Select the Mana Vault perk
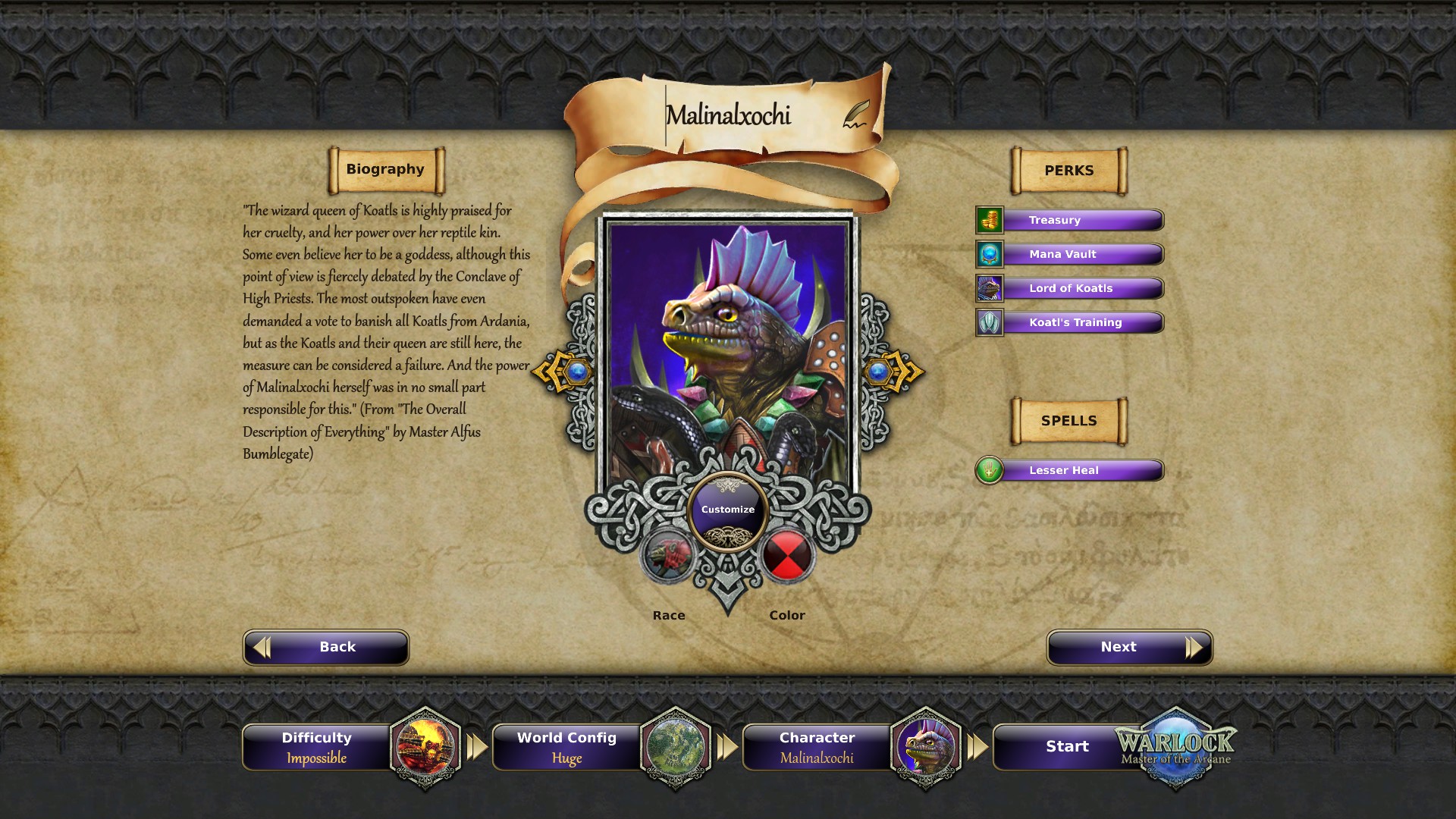Image resolution: width=1456 pixels, height=819 pixels. point(1070,254)
